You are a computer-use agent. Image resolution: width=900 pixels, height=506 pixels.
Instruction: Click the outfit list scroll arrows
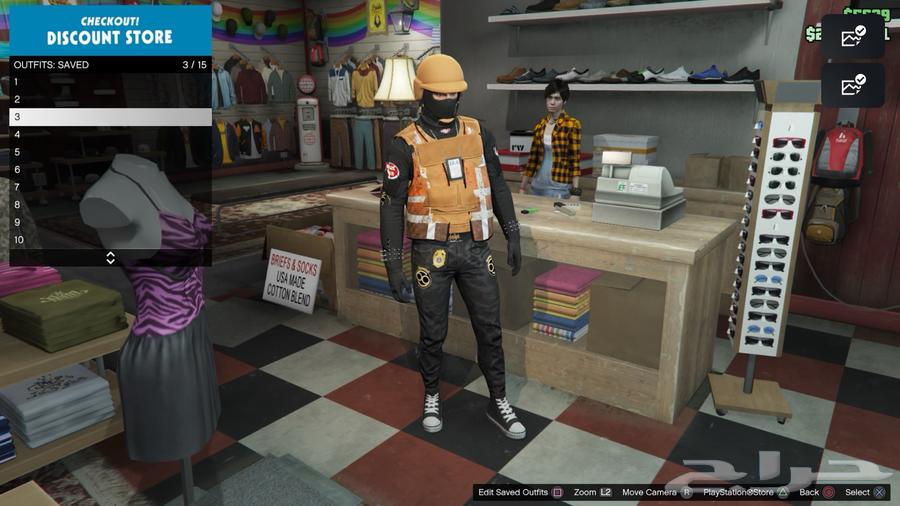110,257
